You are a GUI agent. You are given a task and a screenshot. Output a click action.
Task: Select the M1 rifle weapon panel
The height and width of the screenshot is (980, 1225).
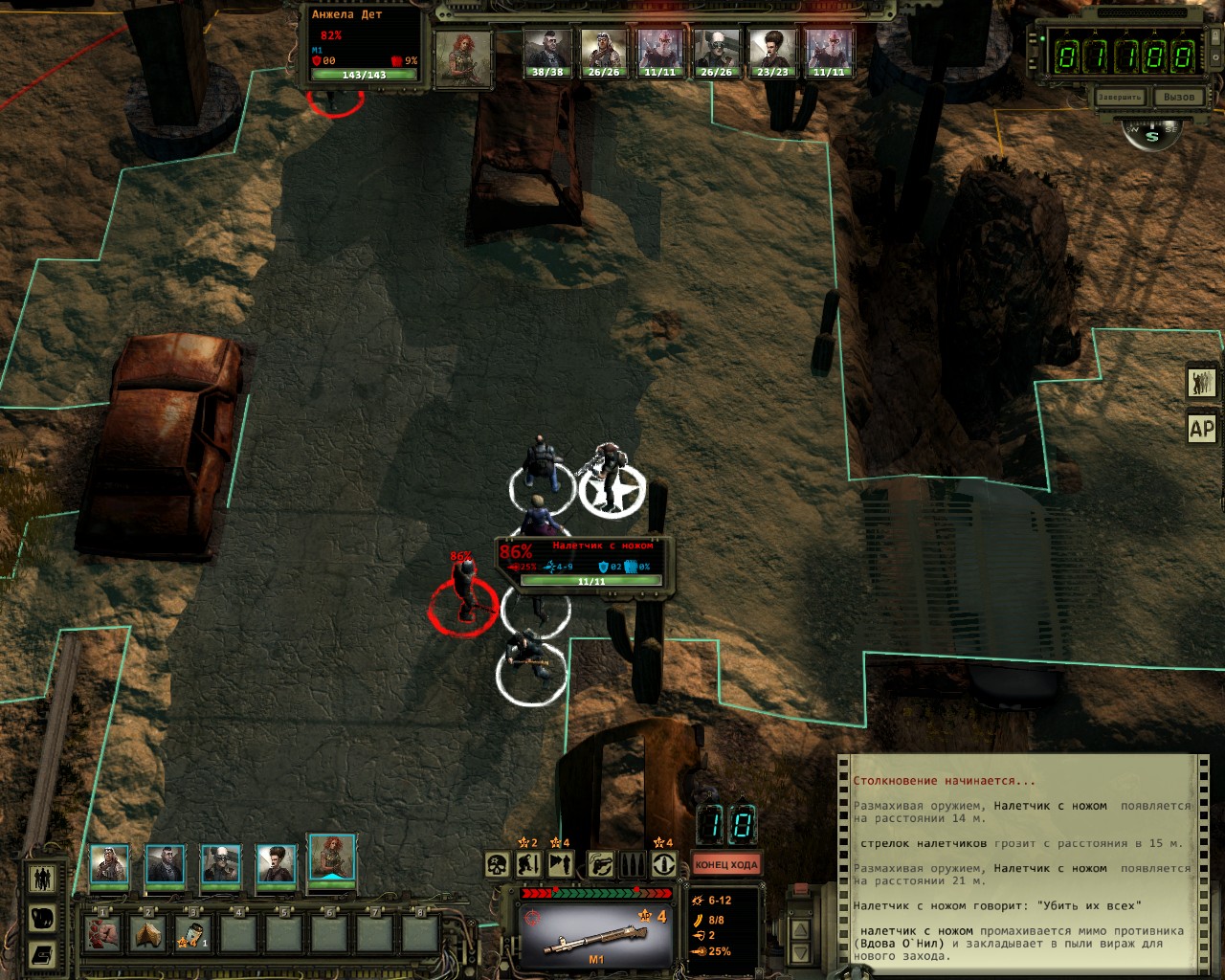pyautogui.click(x=595, y=930)
